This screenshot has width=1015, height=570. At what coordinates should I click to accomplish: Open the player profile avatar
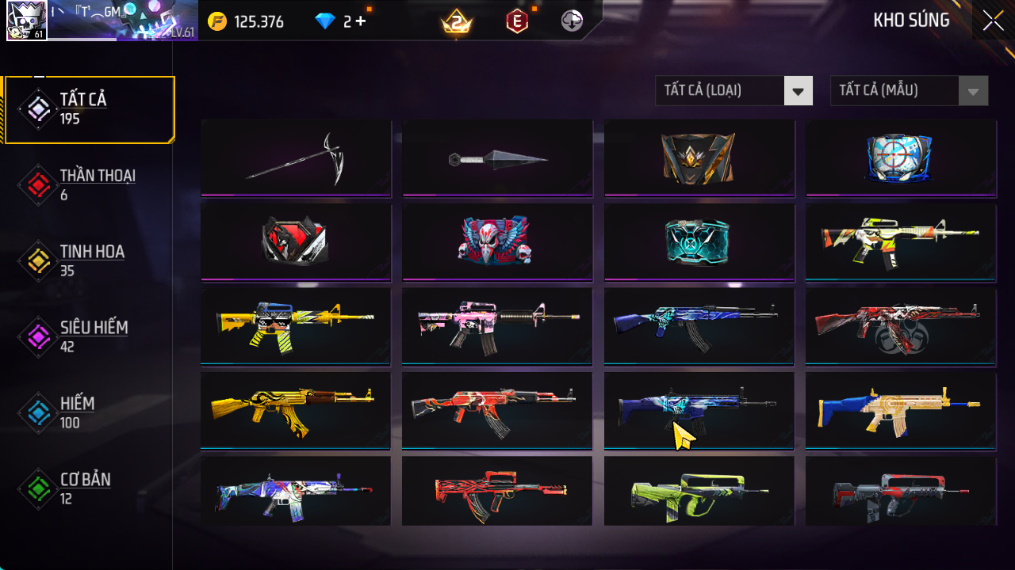tap(26, 20)
